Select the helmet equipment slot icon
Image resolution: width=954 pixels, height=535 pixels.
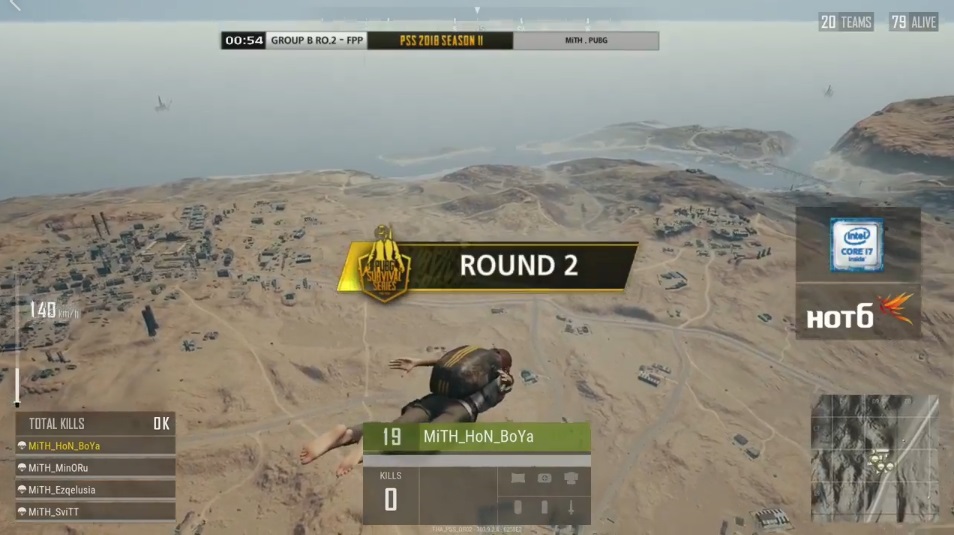571,478
